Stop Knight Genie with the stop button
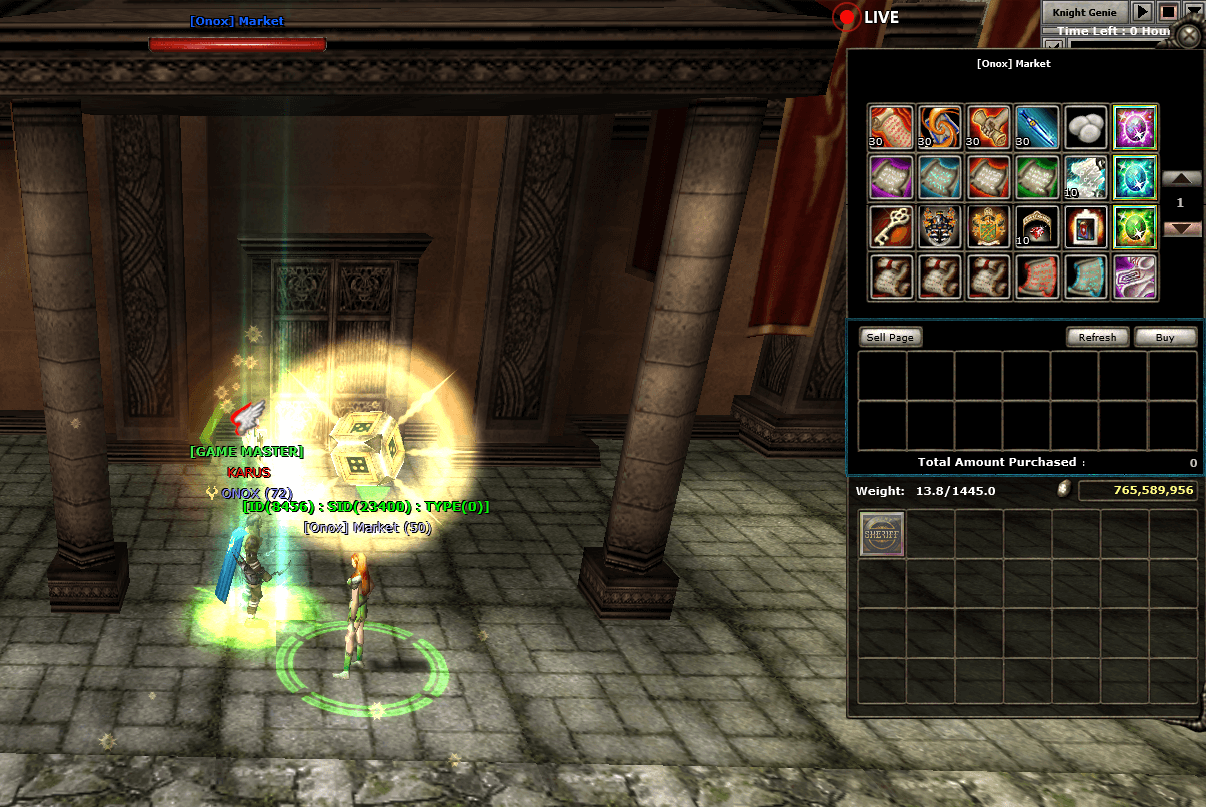Image resolution: width=1206 pixels, height=807 pixels. coord(1167,12)
